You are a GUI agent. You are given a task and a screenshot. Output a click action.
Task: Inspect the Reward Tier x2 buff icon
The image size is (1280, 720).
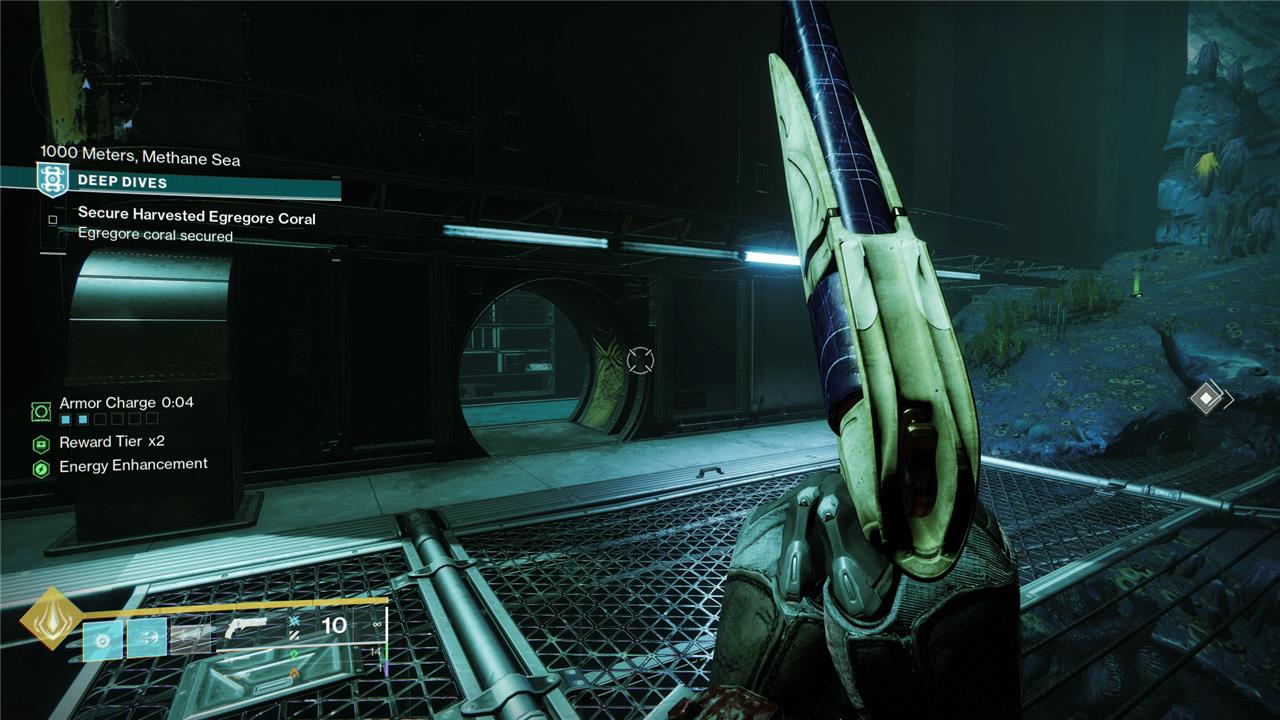(41, 443)
